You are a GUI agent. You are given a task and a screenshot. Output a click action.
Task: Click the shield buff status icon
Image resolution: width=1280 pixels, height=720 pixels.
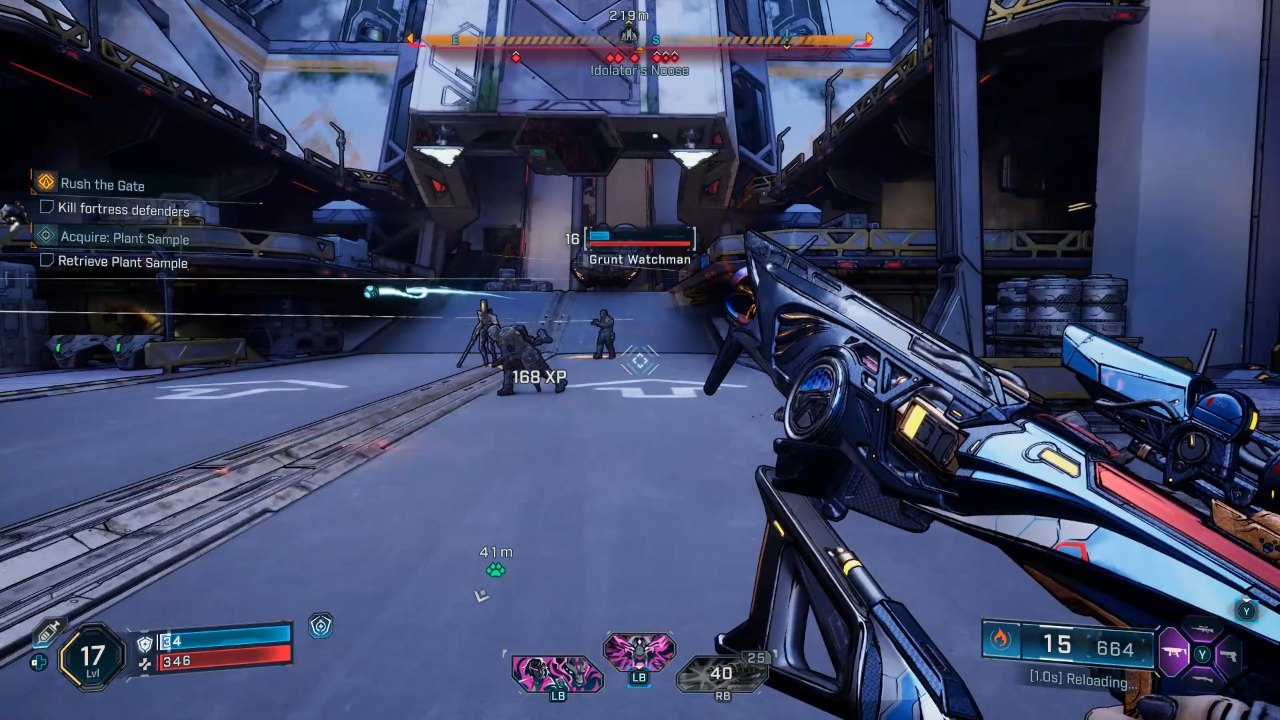click(320, 626)
